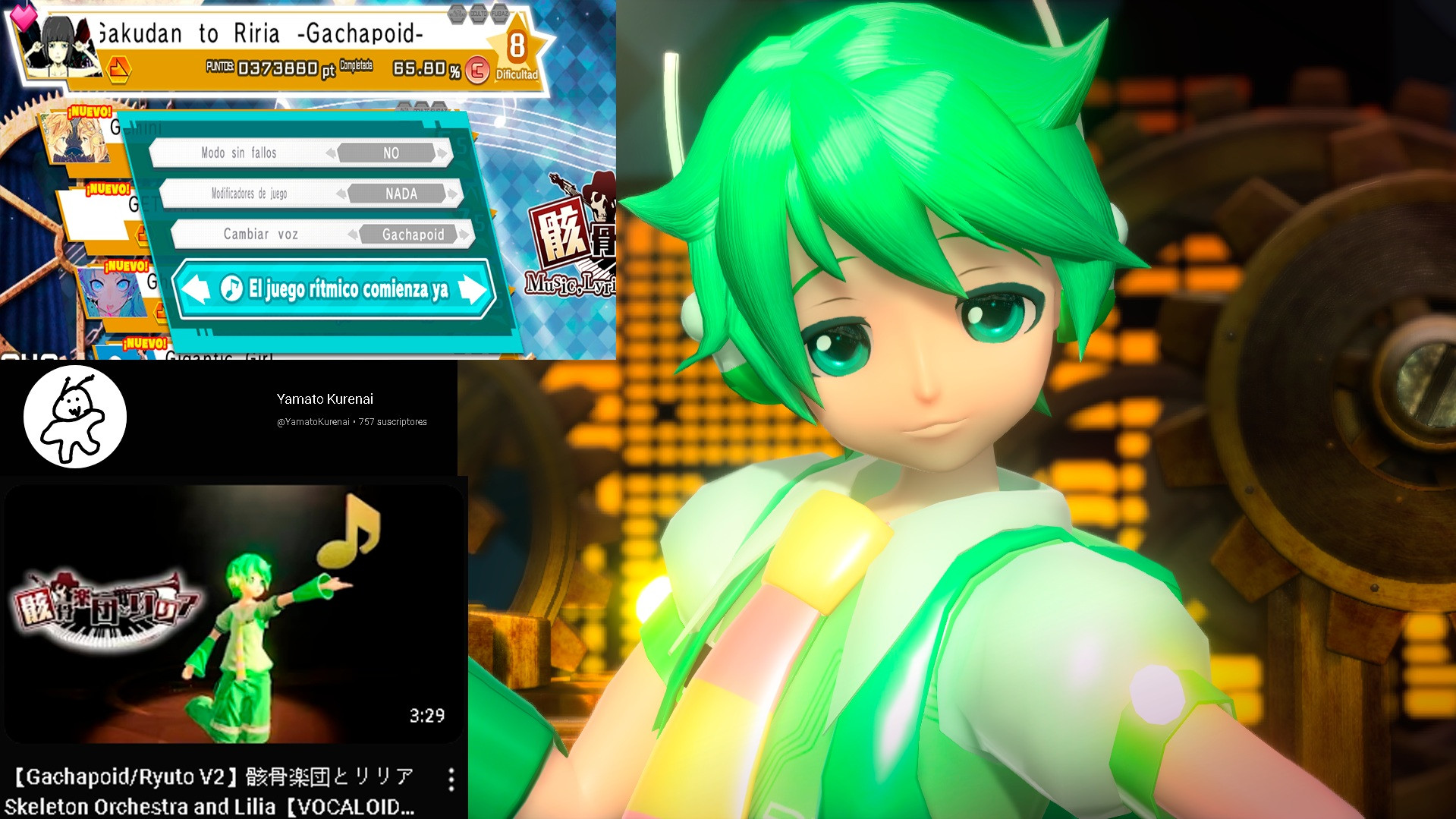
Task: Open the three-dot menu beside the video title
Action: (453, 780)
